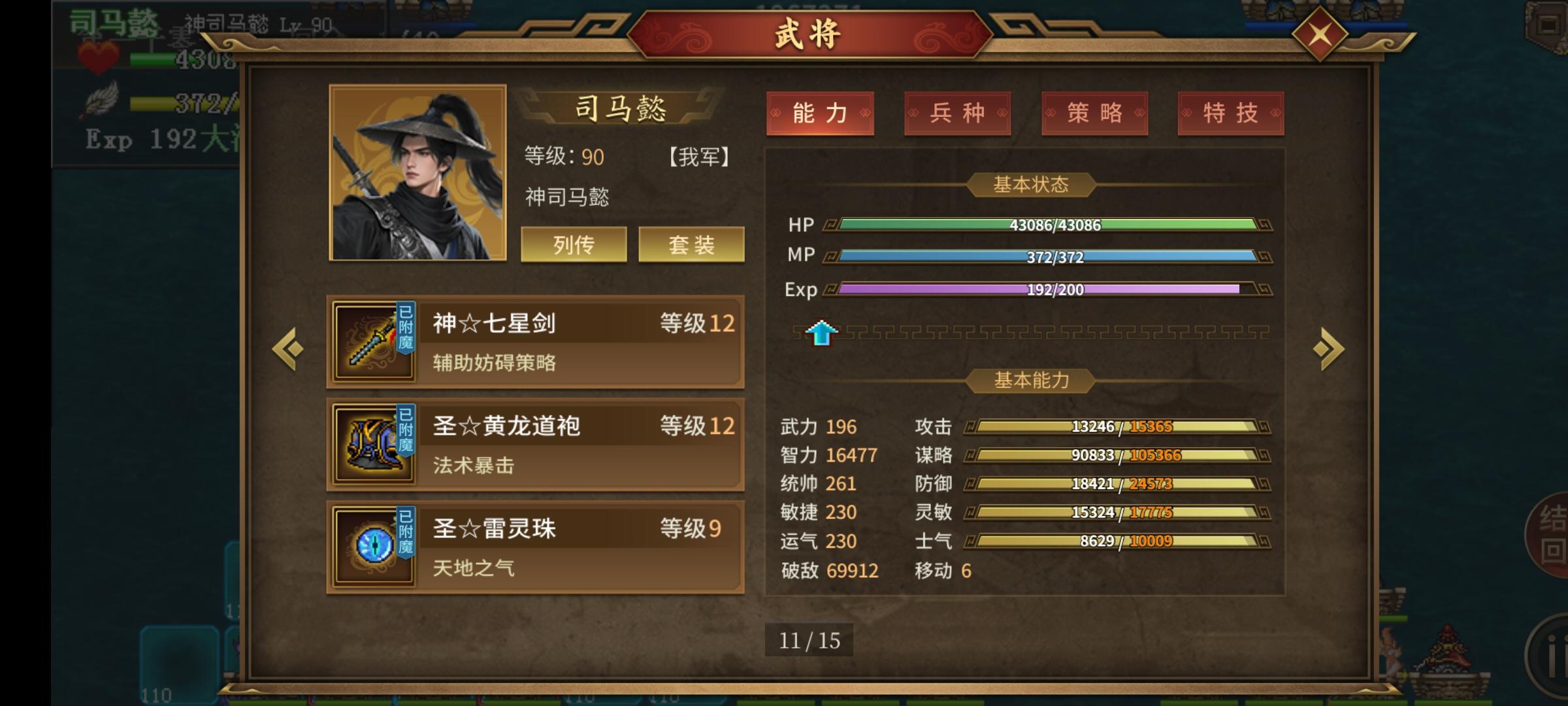Open the 特技 tab
Screen dimensions: 1568x706
1231,113
